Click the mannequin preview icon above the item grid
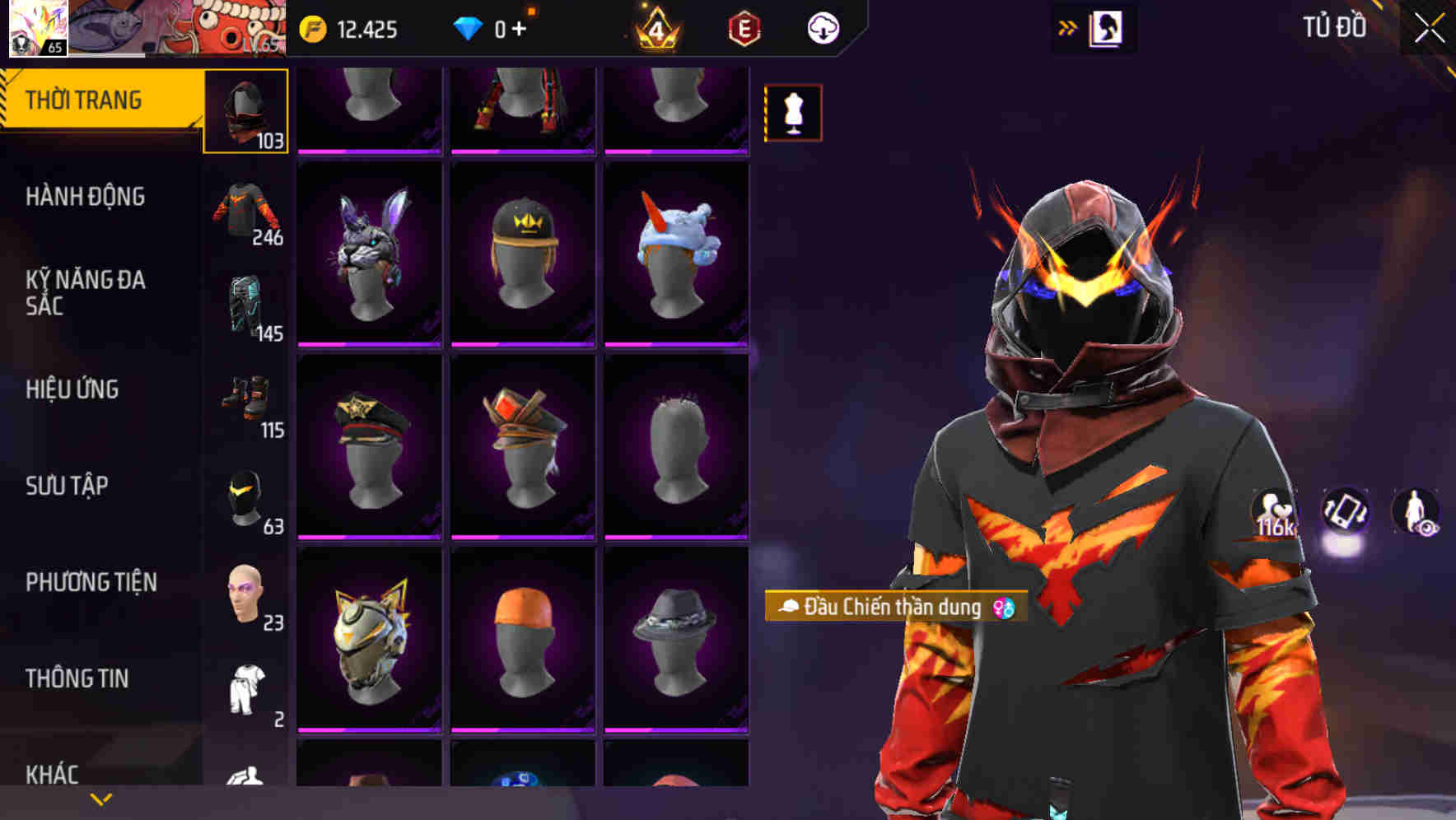Screen dimensions: 1456x820 793,108
